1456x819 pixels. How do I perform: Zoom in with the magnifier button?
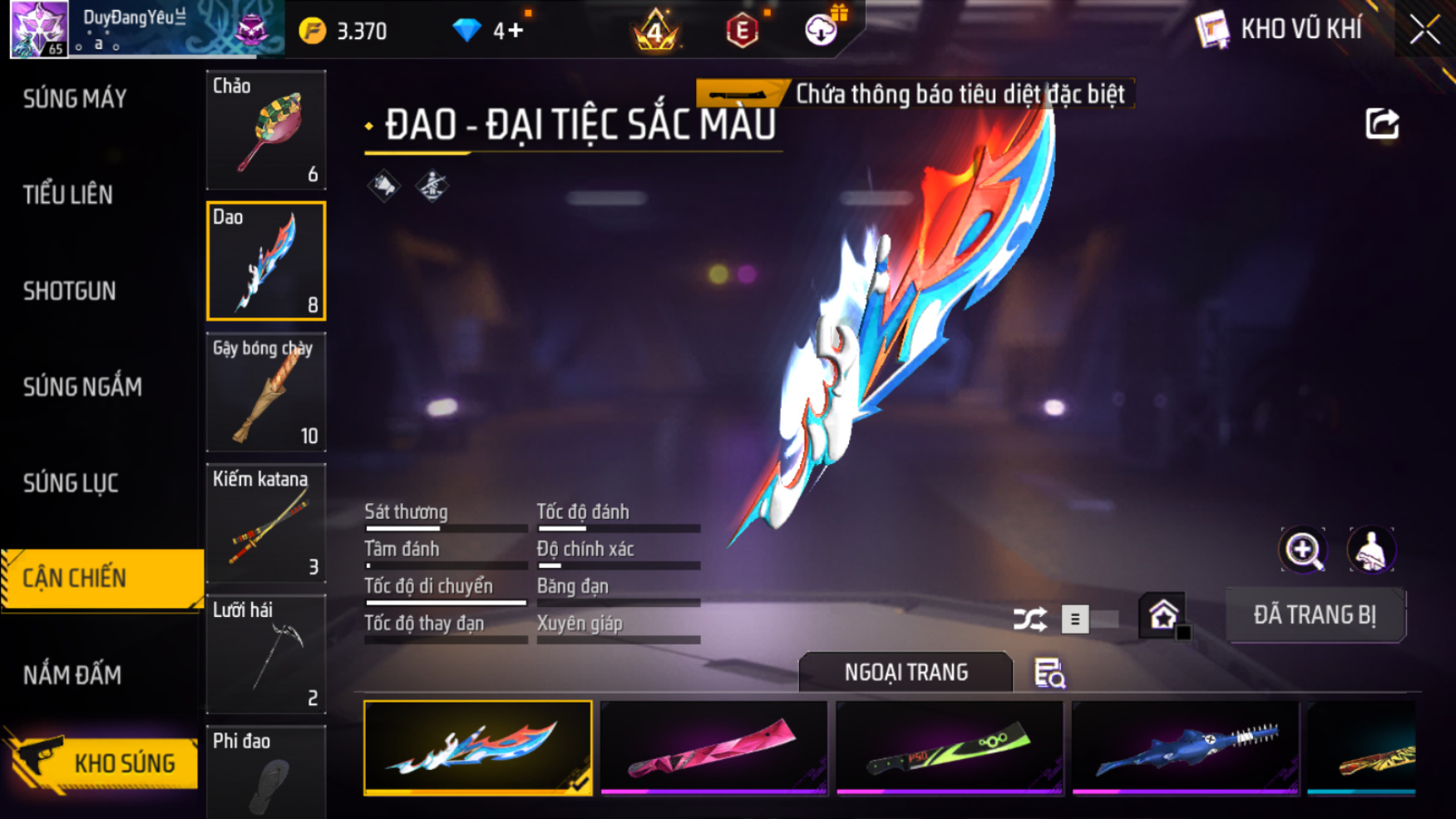click(x=1303, y=550)
